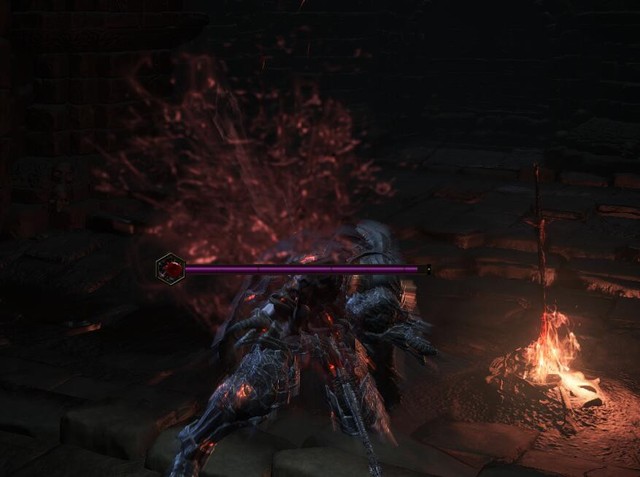Click the hexagonal red gem icon
Image resolution: width=640 pixels, height=477 pixels.
point(170,268)
